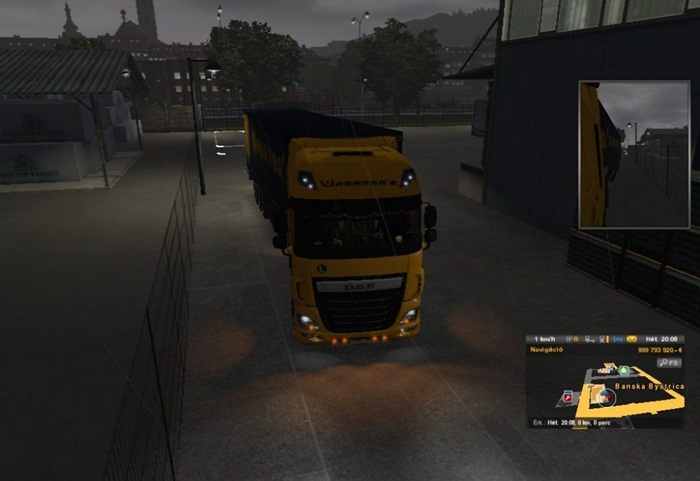Open the mail envelope icon

coord(631,339)
